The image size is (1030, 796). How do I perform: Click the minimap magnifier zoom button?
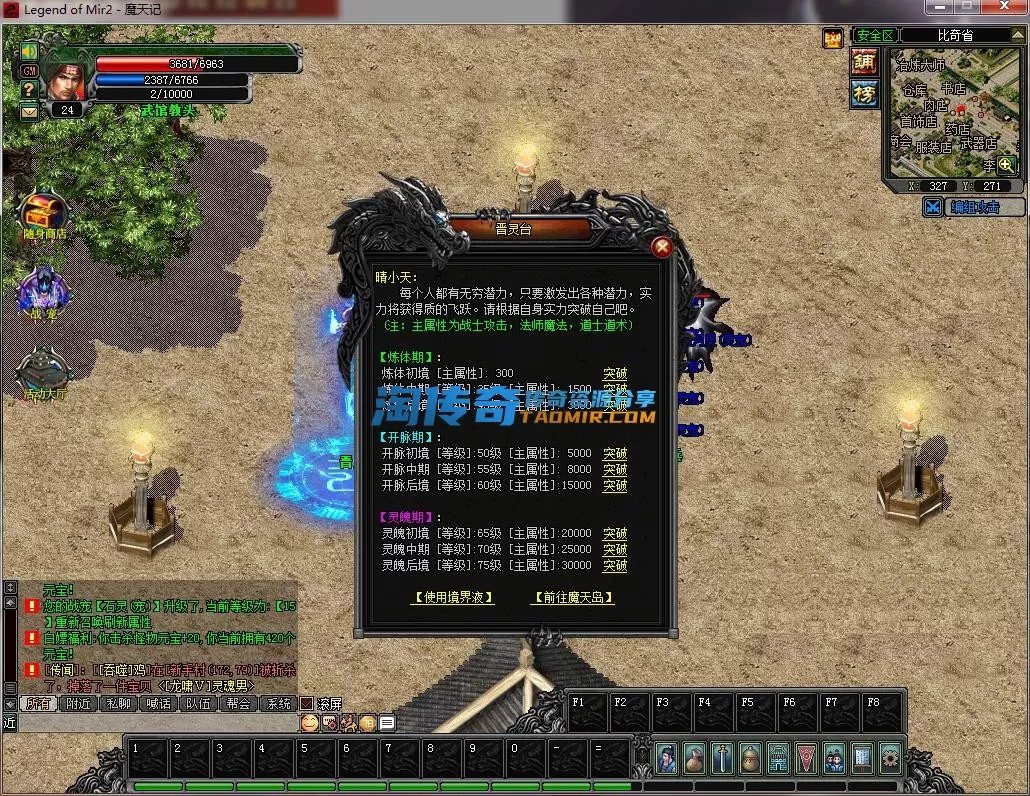coord(1006,165)
